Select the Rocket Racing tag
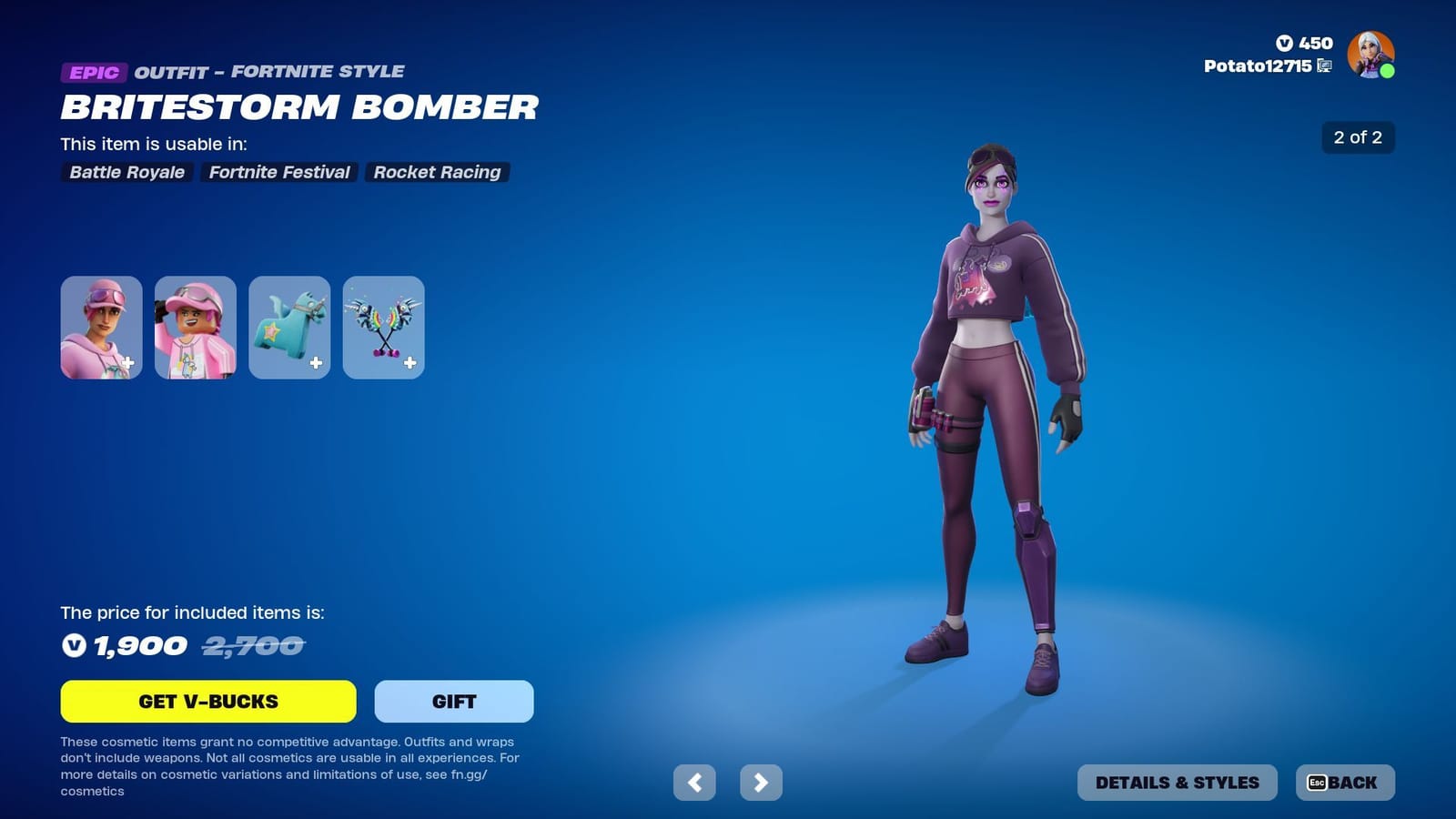 point(436,172)
